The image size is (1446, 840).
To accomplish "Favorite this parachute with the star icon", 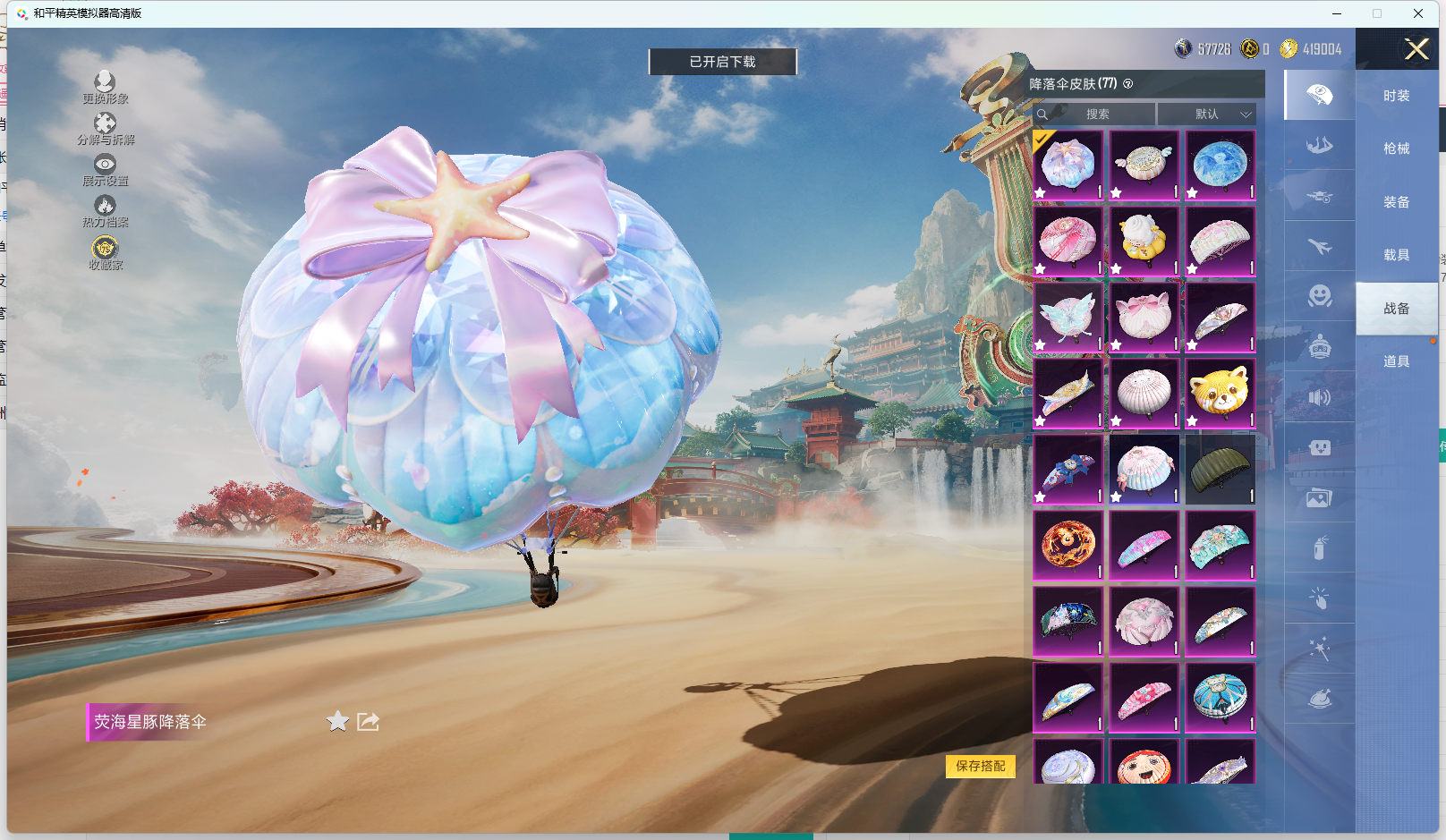I will [337, 721].
